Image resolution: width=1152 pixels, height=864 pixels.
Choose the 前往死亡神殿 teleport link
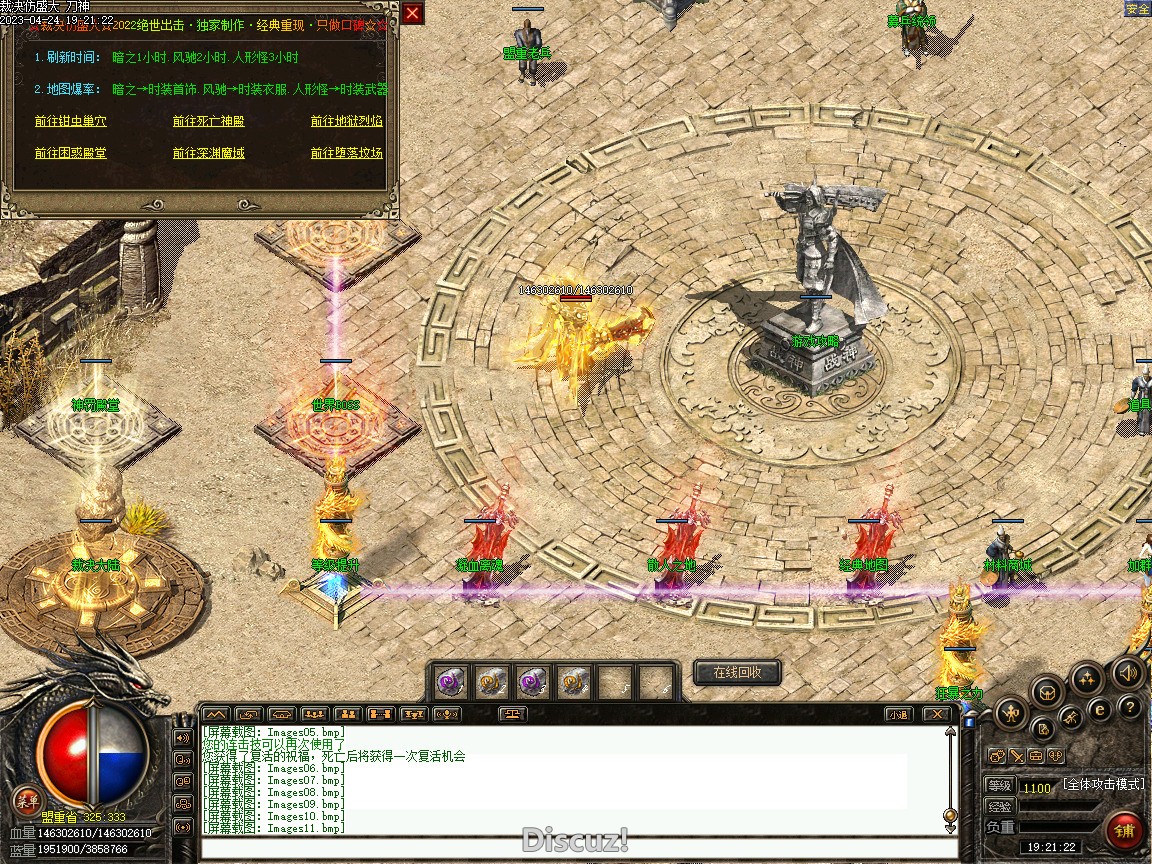tap(208, 121)
